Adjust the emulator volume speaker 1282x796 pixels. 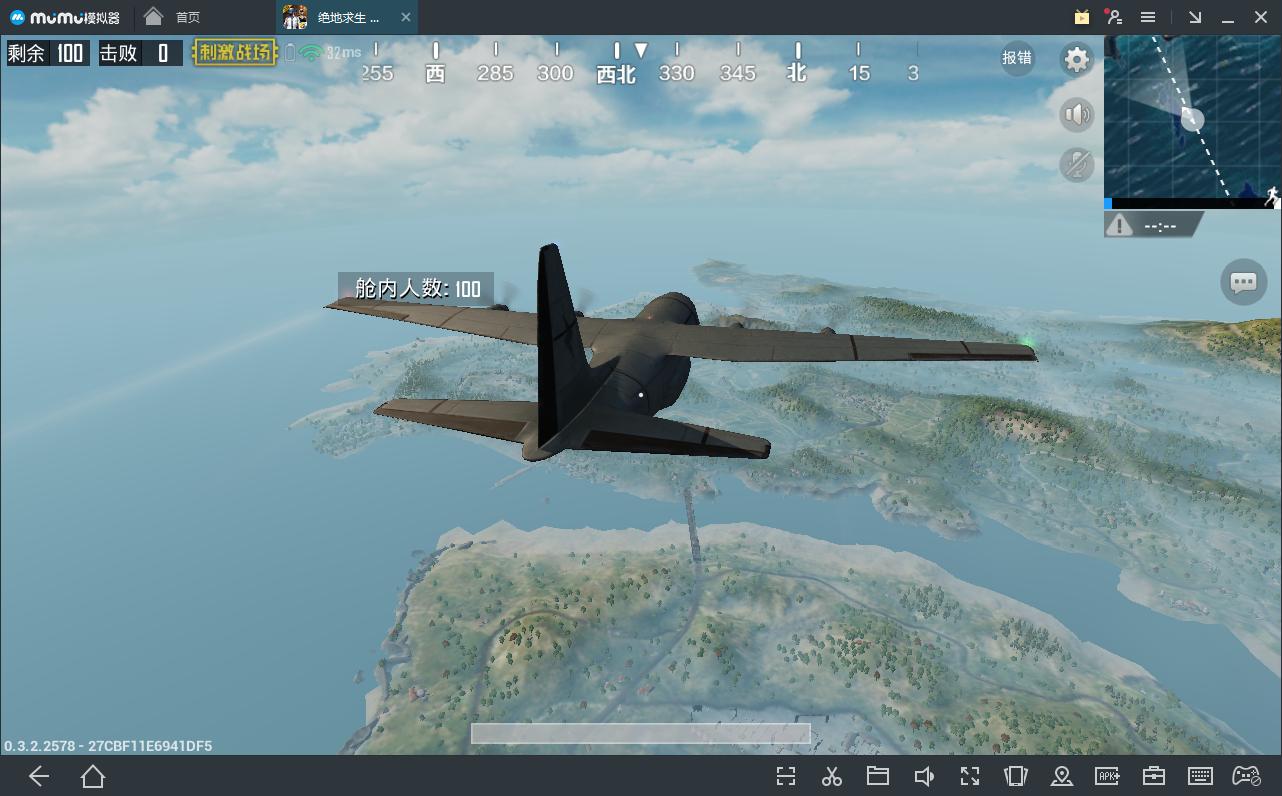[924, 776]
